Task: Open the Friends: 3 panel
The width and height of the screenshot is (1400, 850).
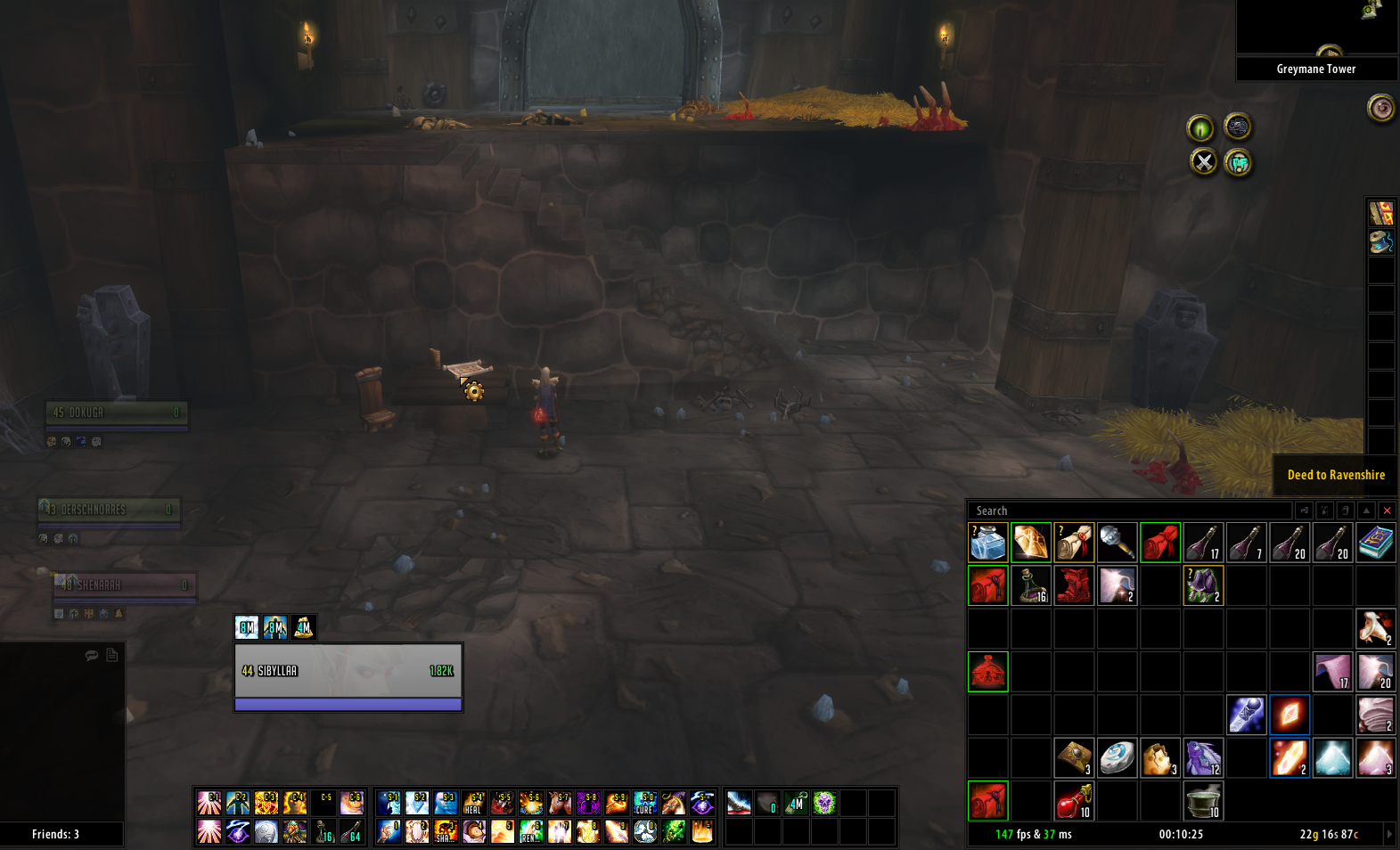Action: point(56,834)
